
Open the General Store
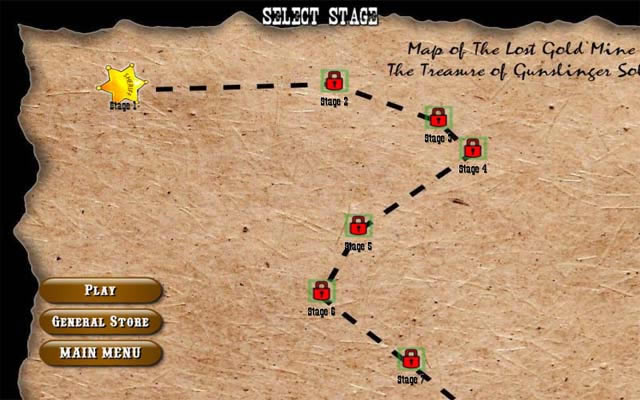(100, 322)
